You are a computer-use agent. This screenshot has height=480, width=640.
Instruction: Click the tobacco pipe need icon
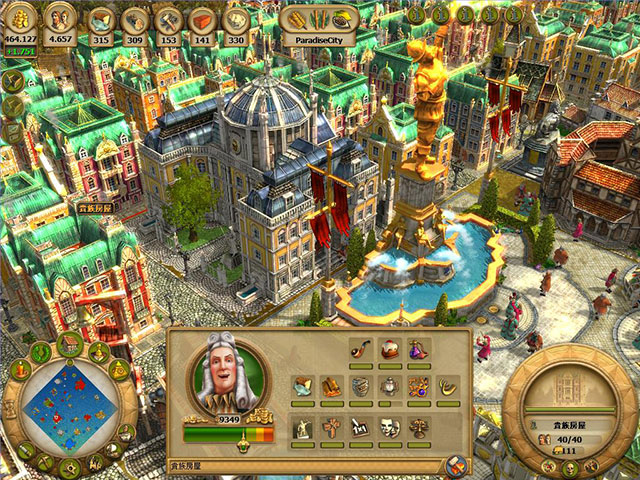click(x=361, y=350)
